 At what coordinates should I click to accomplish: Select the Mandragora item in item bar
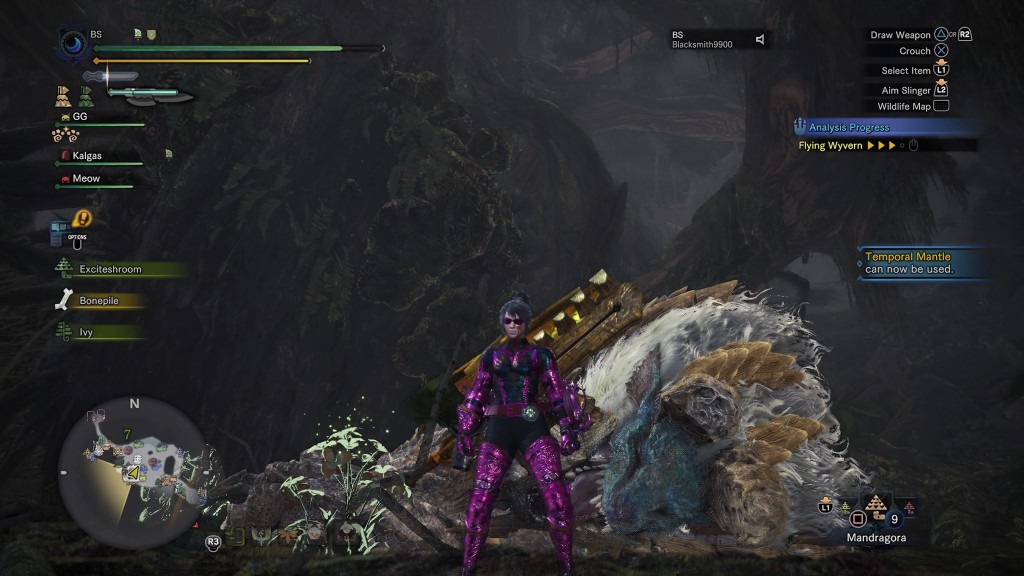[x=876, y=506]
